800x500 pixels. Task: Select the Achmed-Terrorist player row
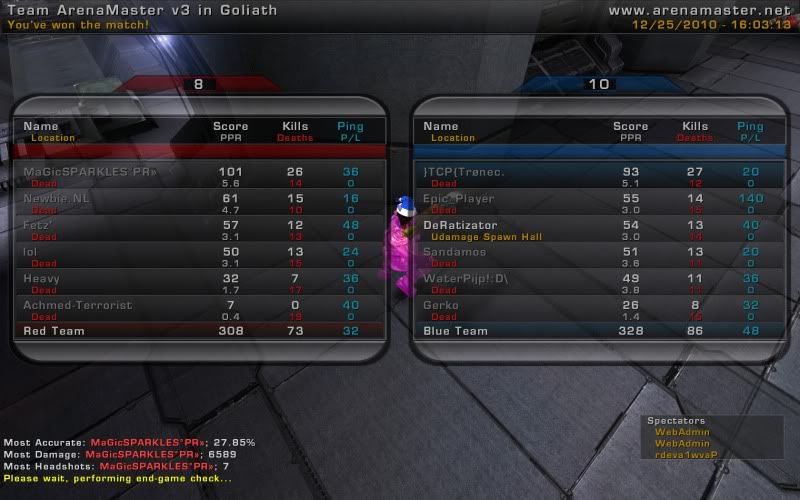click(198, 310)
